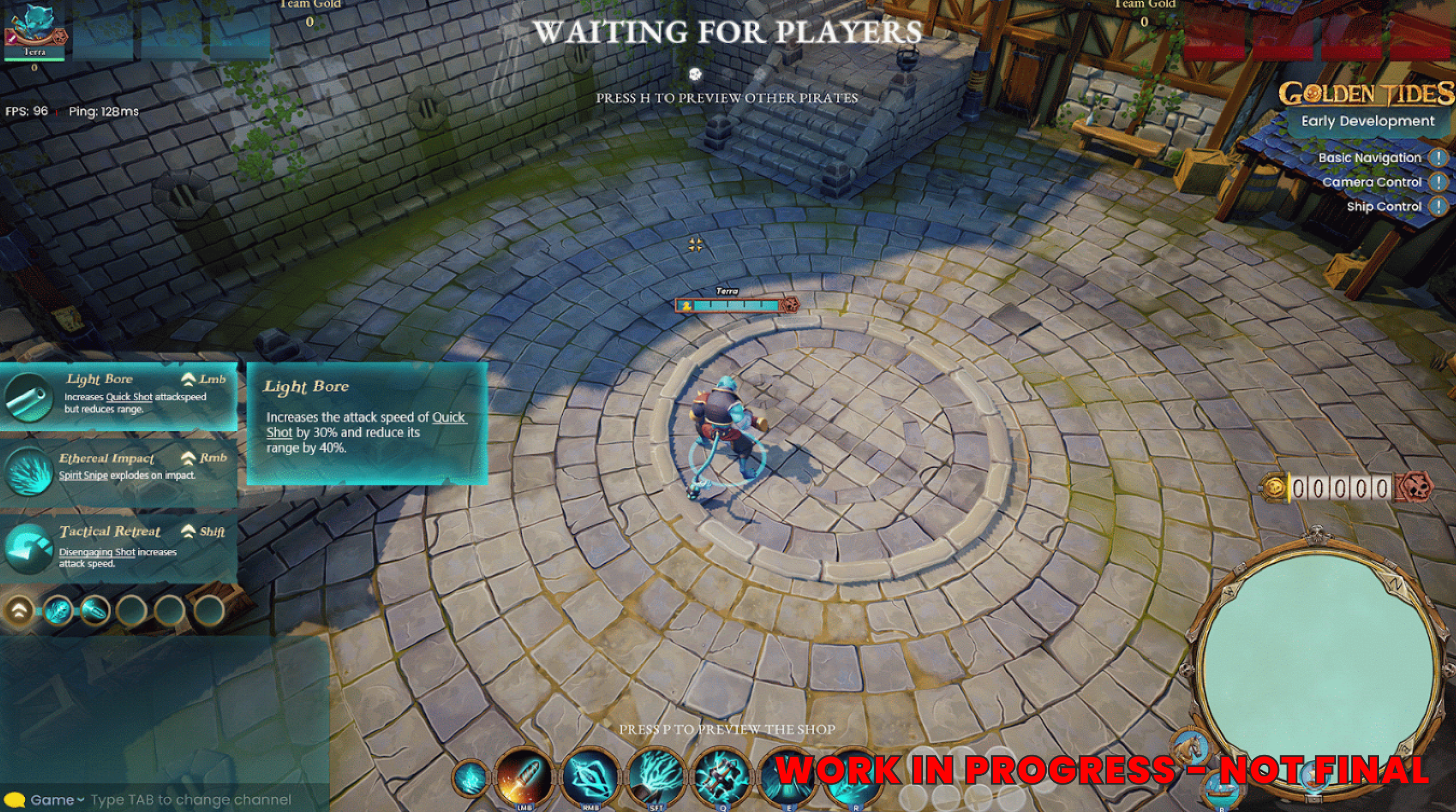The width and height of the screenshot is (1456, 812).
Task: Click the small passive ability icon
Action: (x=470, y=779)
